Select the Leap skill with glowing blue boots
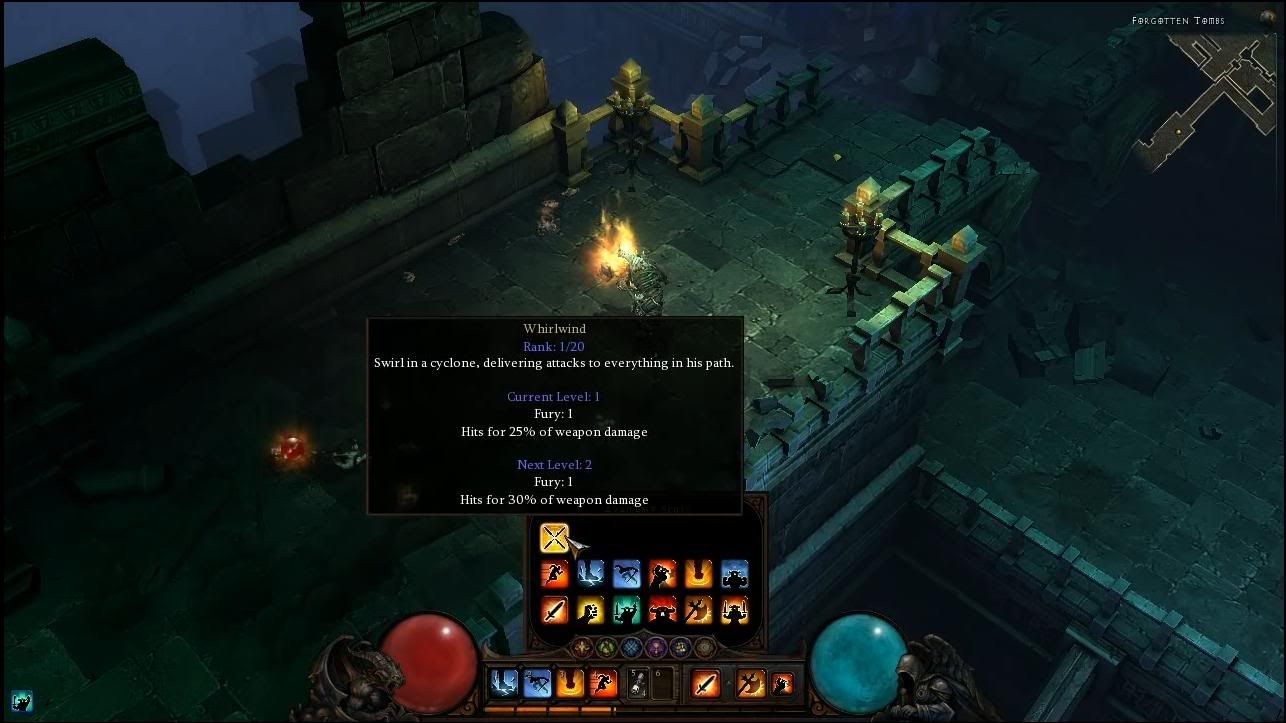The height and width of the screenshot is (723, 1286). click(590, 574)
